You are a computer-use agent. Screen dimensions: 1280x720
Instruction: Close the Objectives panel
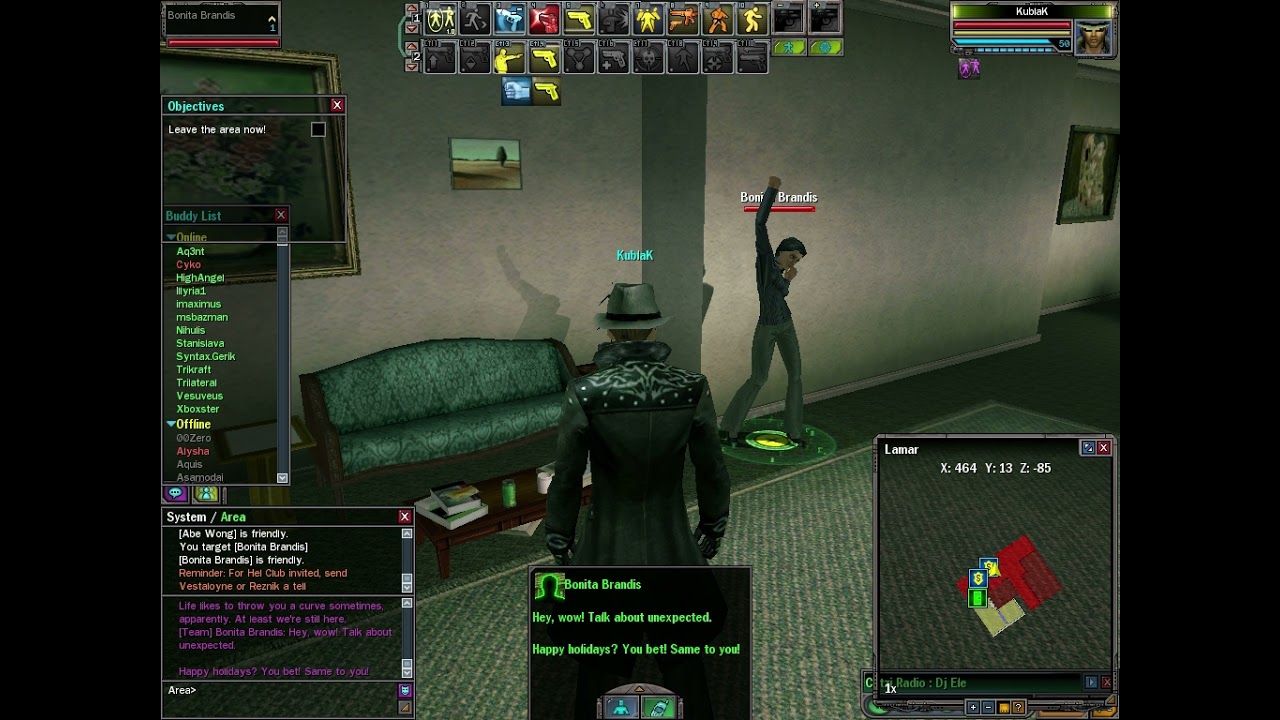point(337,105)
